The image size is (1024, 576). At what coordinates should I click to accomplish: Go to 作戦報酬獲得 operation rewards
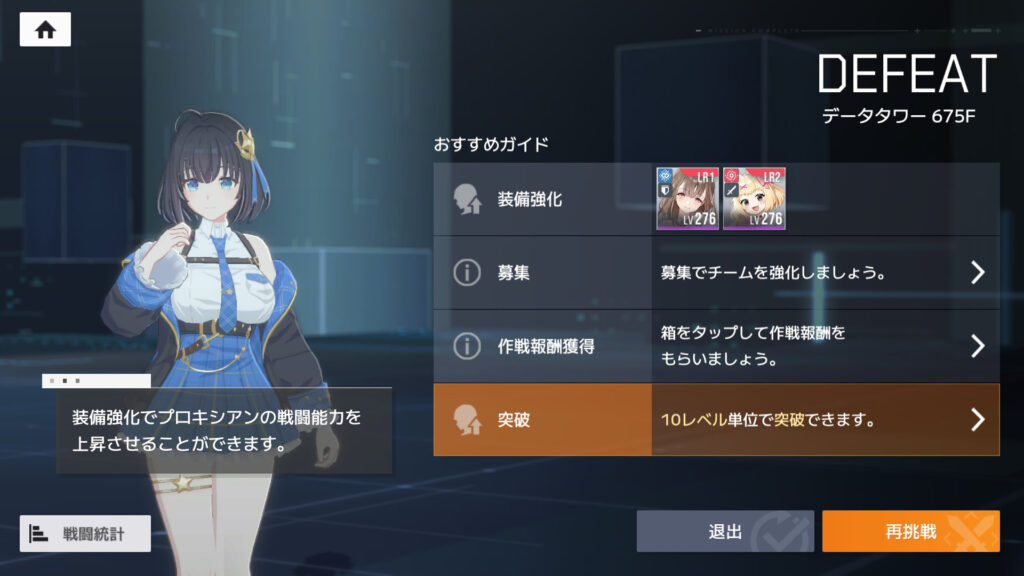tap(716, 346)
